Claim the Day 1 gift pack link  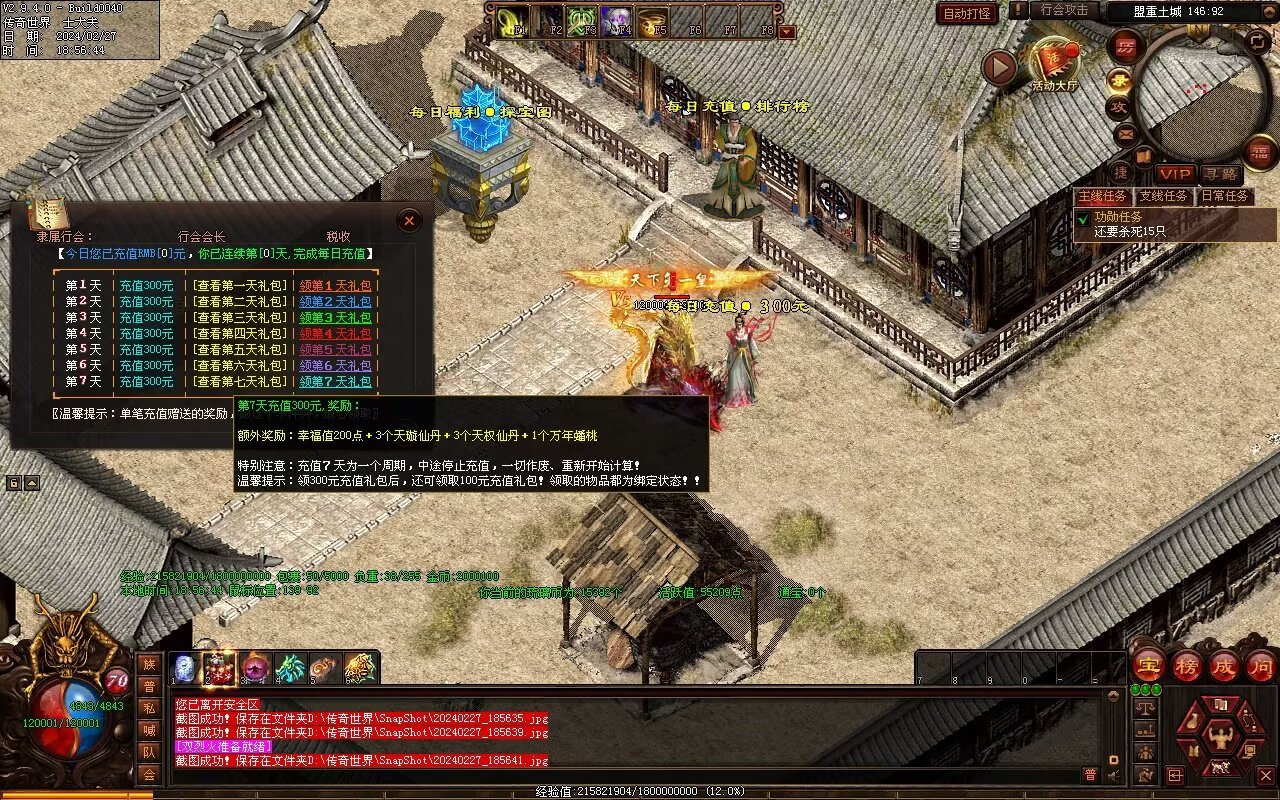coord(335,286)
